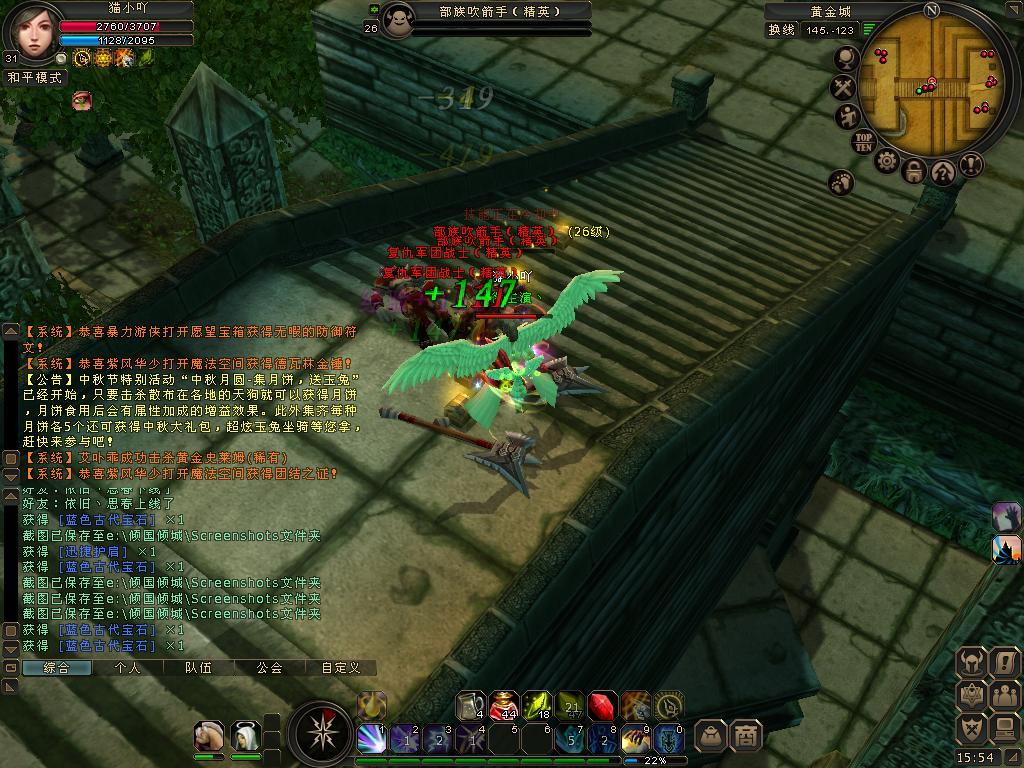This screenshot has width=1024, height=768.
Task: Open the 商 shop button
Action: (745, 736)
